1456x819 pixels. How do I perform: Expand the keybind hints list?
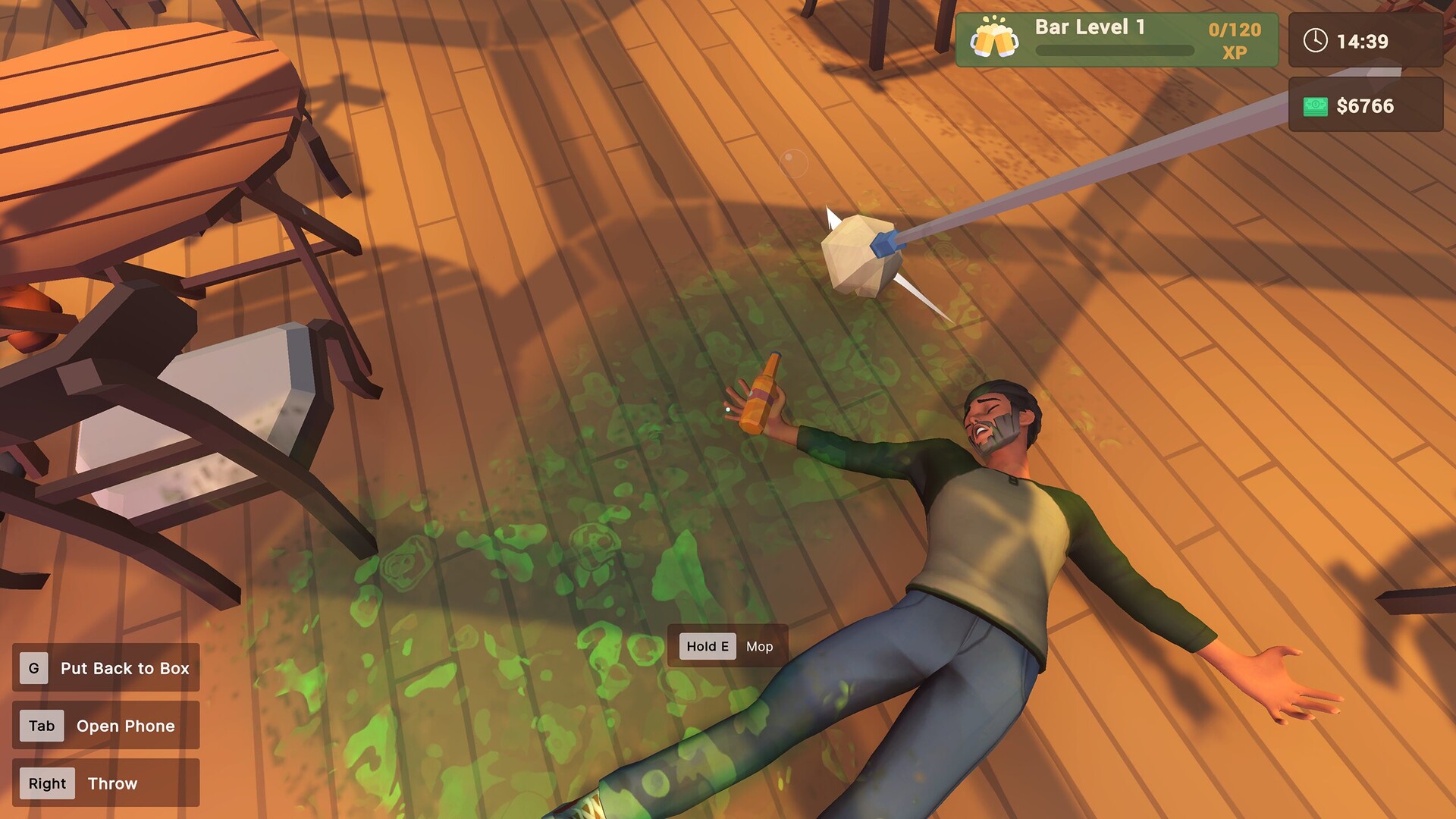[x=105, y=725]
